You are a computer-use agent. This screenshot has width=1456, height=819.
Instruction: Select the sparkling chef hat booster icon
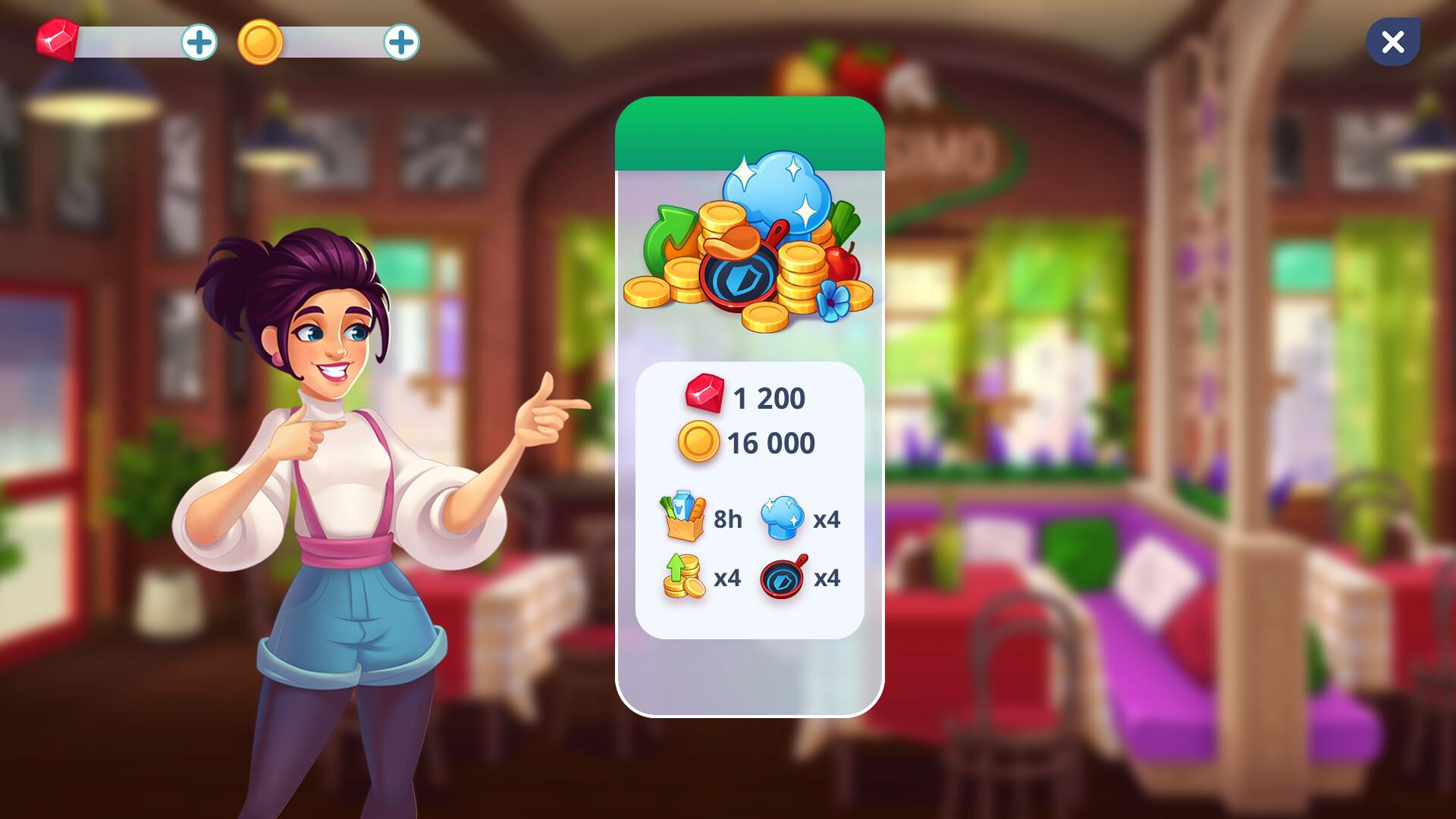[x=785, y=518]
